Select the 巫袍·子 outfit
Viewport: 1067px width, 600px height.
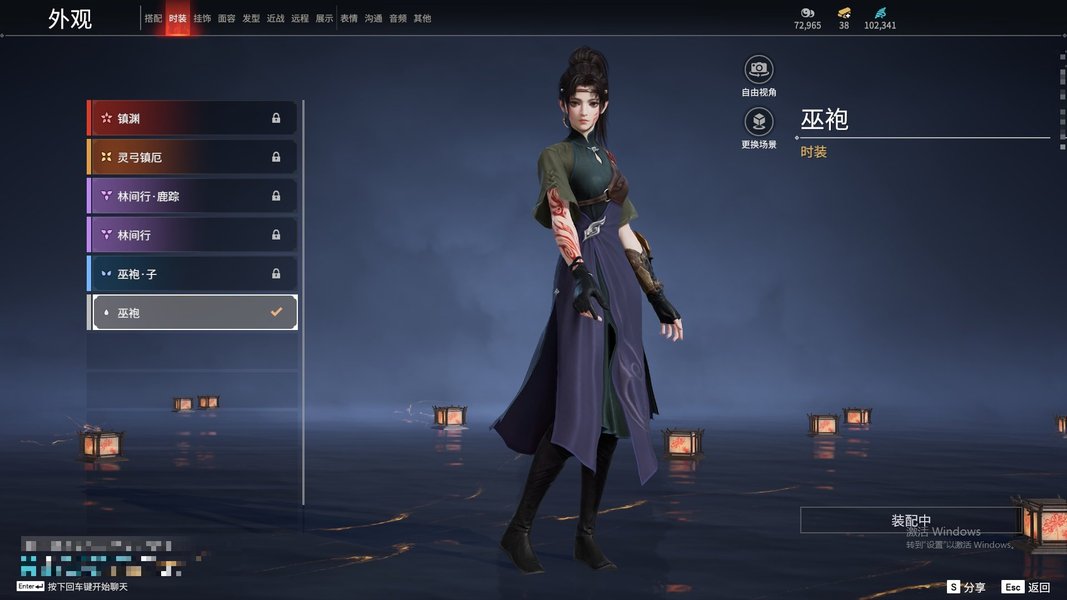193,273
